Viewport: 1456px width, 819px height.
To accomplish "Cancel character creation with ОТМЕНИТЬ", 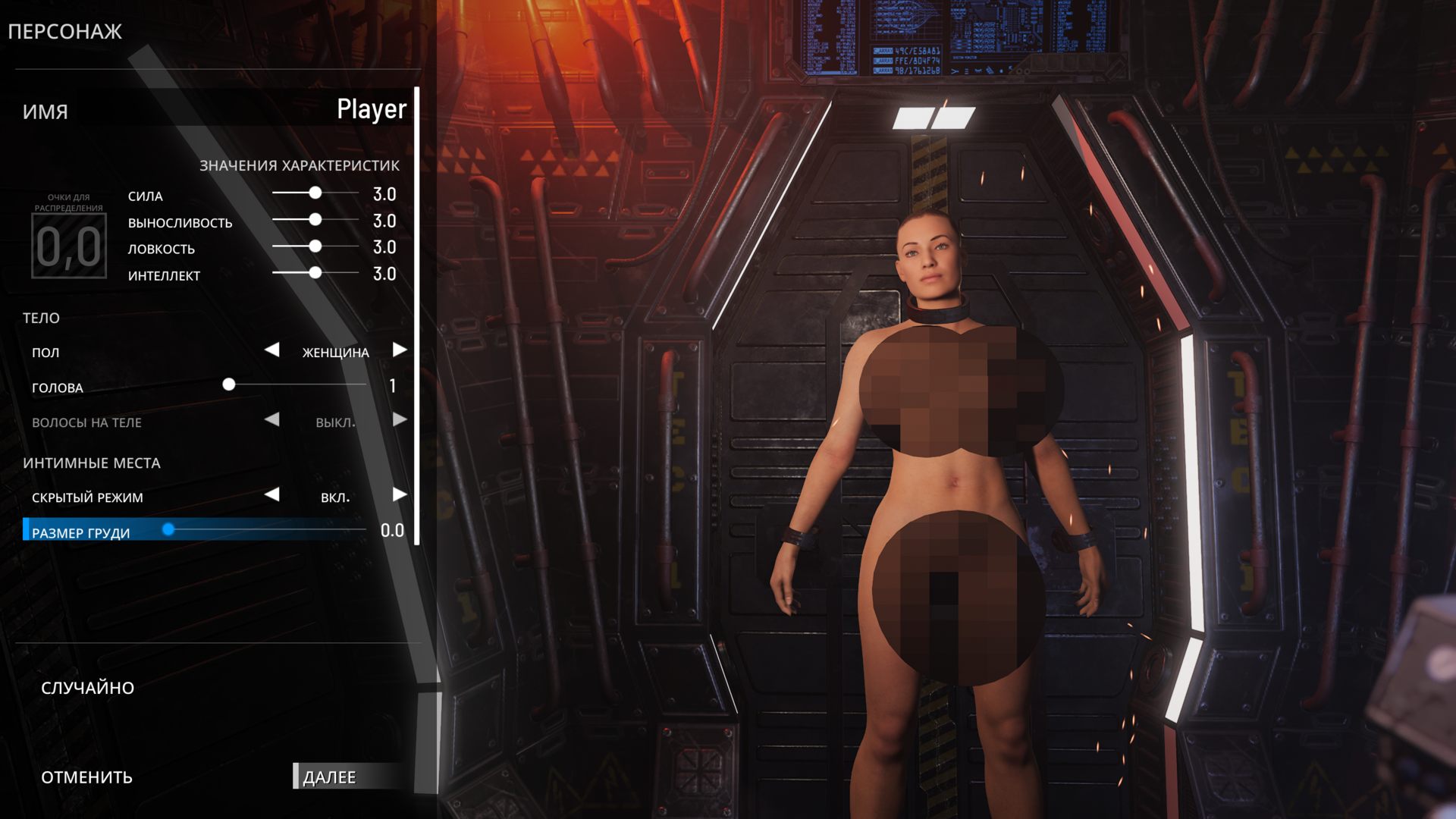I will (x=86, y=777).
